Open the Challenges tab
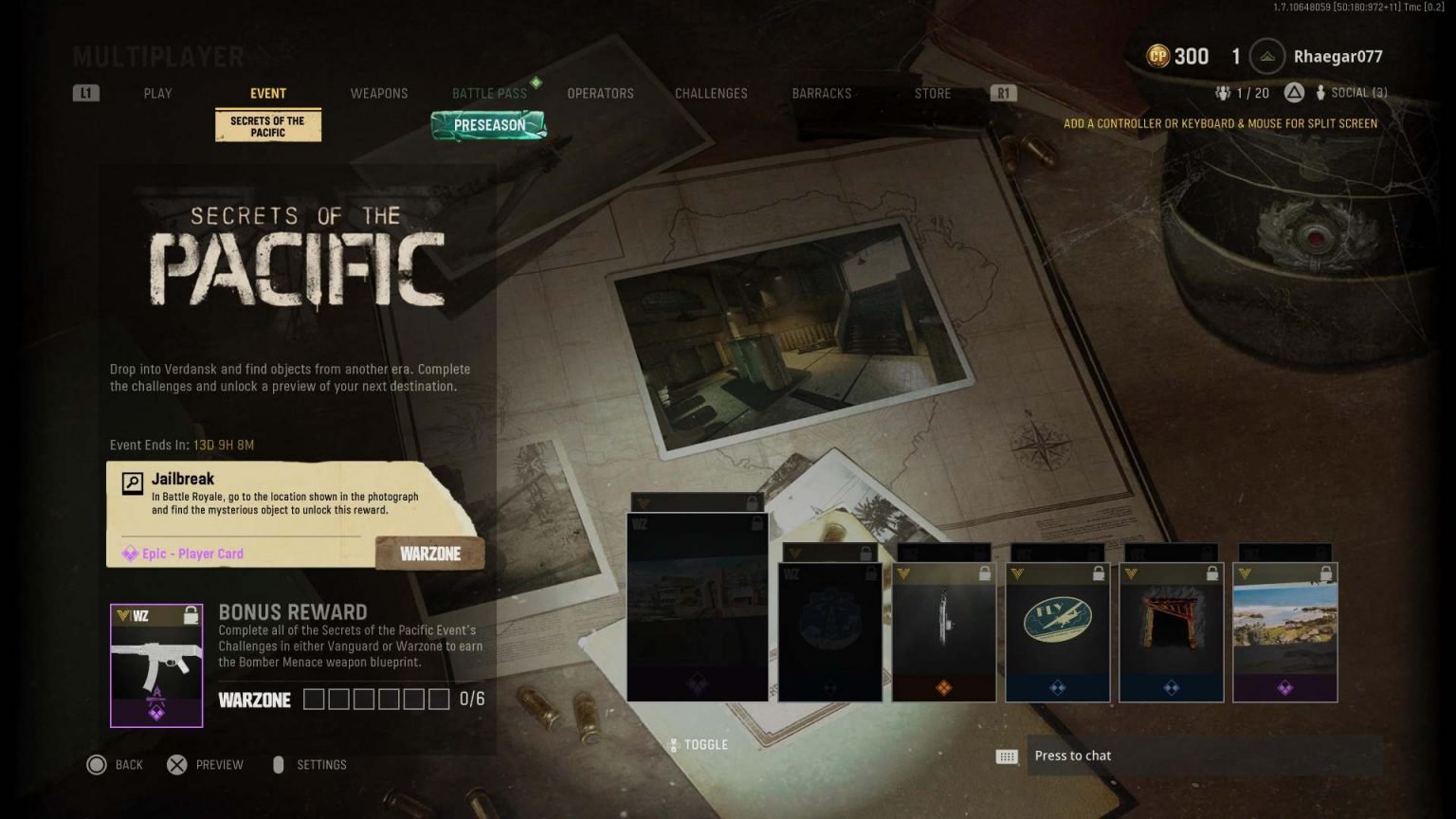The height and width of the screenshot is (819, 1456). (711, 93)
